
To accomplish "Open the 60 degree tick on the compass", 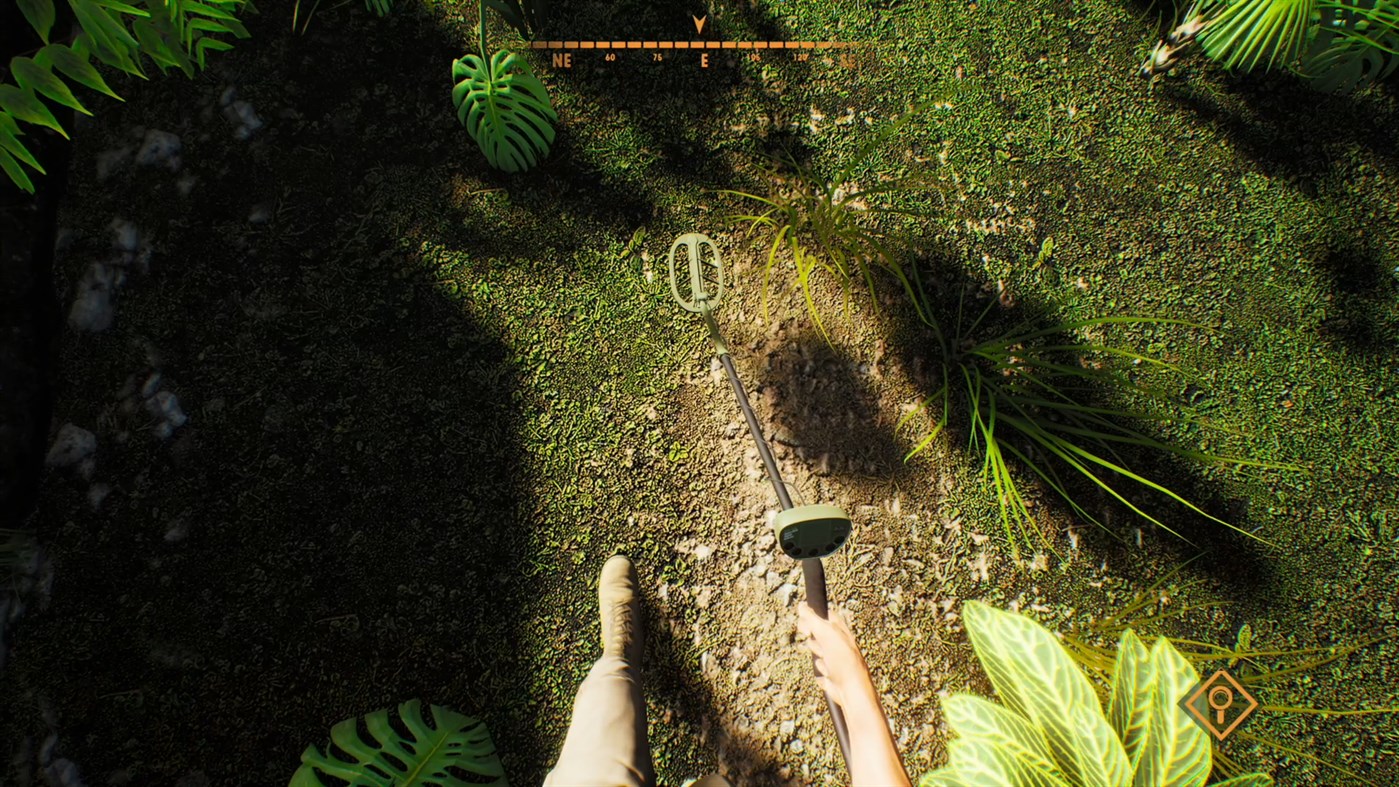I will pyautogui.click(x=610, y=57).
